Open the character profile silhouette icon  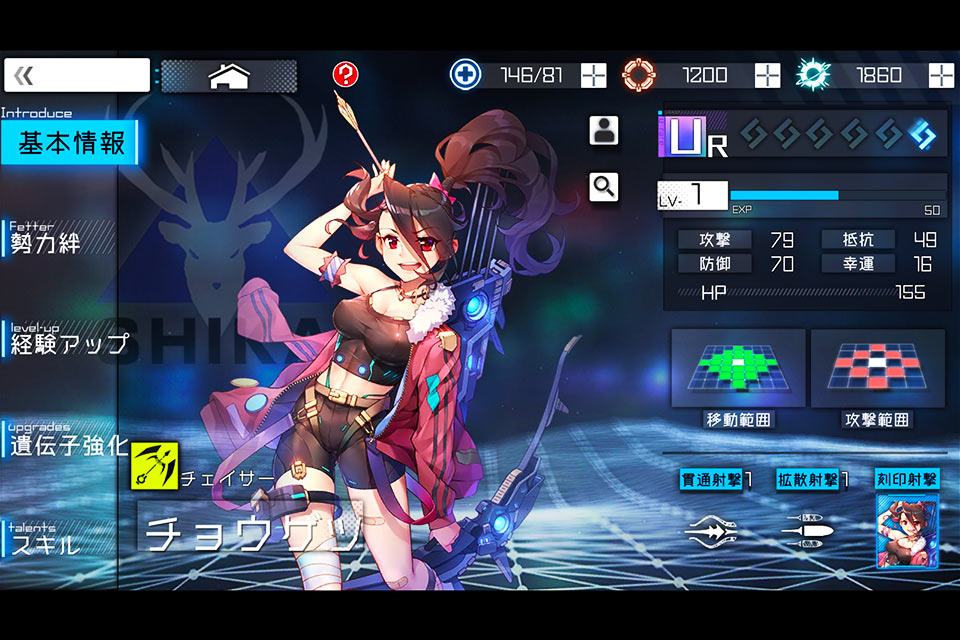603,131
